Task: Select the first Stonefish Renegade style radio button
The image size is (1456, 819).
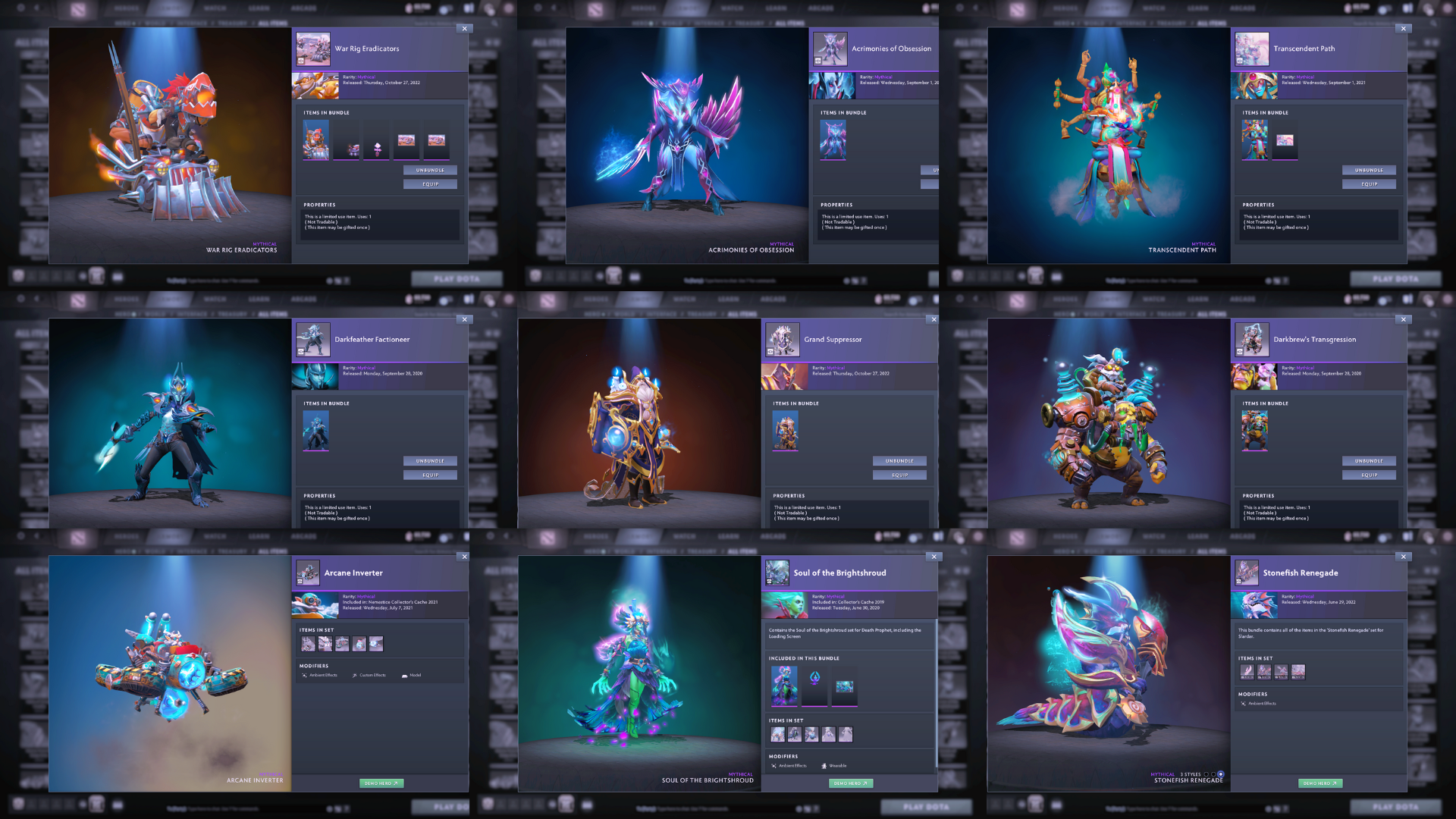Action: pyautogui.click(x=1207, y=775)
